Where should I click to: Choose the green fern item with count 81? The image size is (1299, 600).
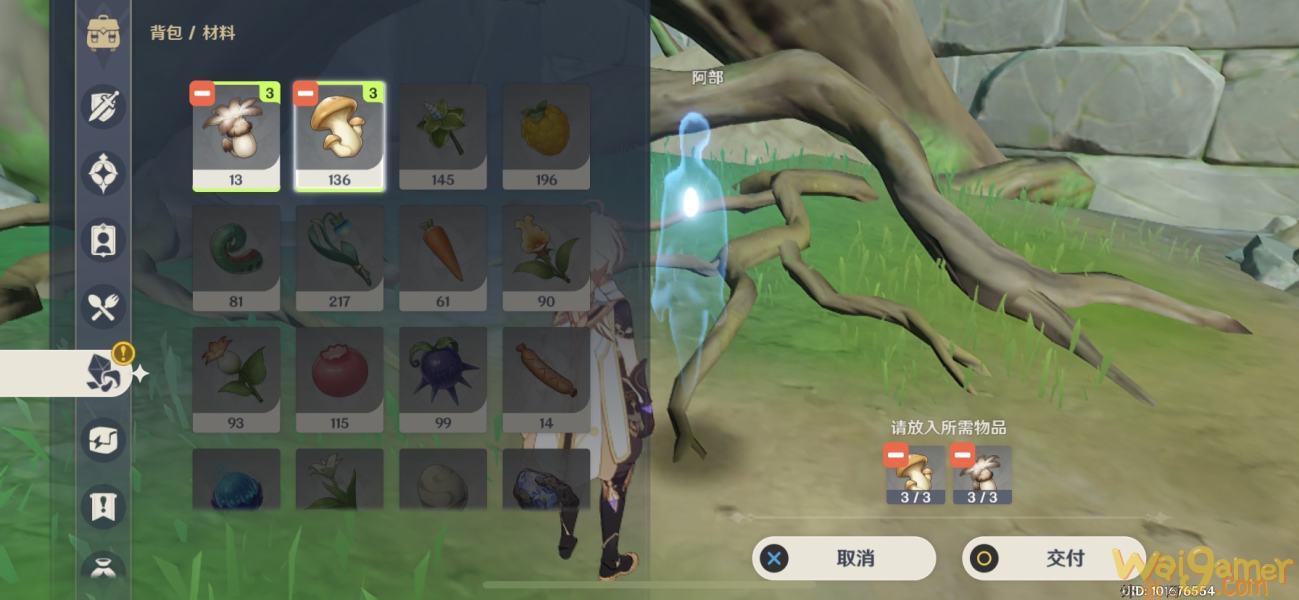pyautogui.click(x=236, y=257)
